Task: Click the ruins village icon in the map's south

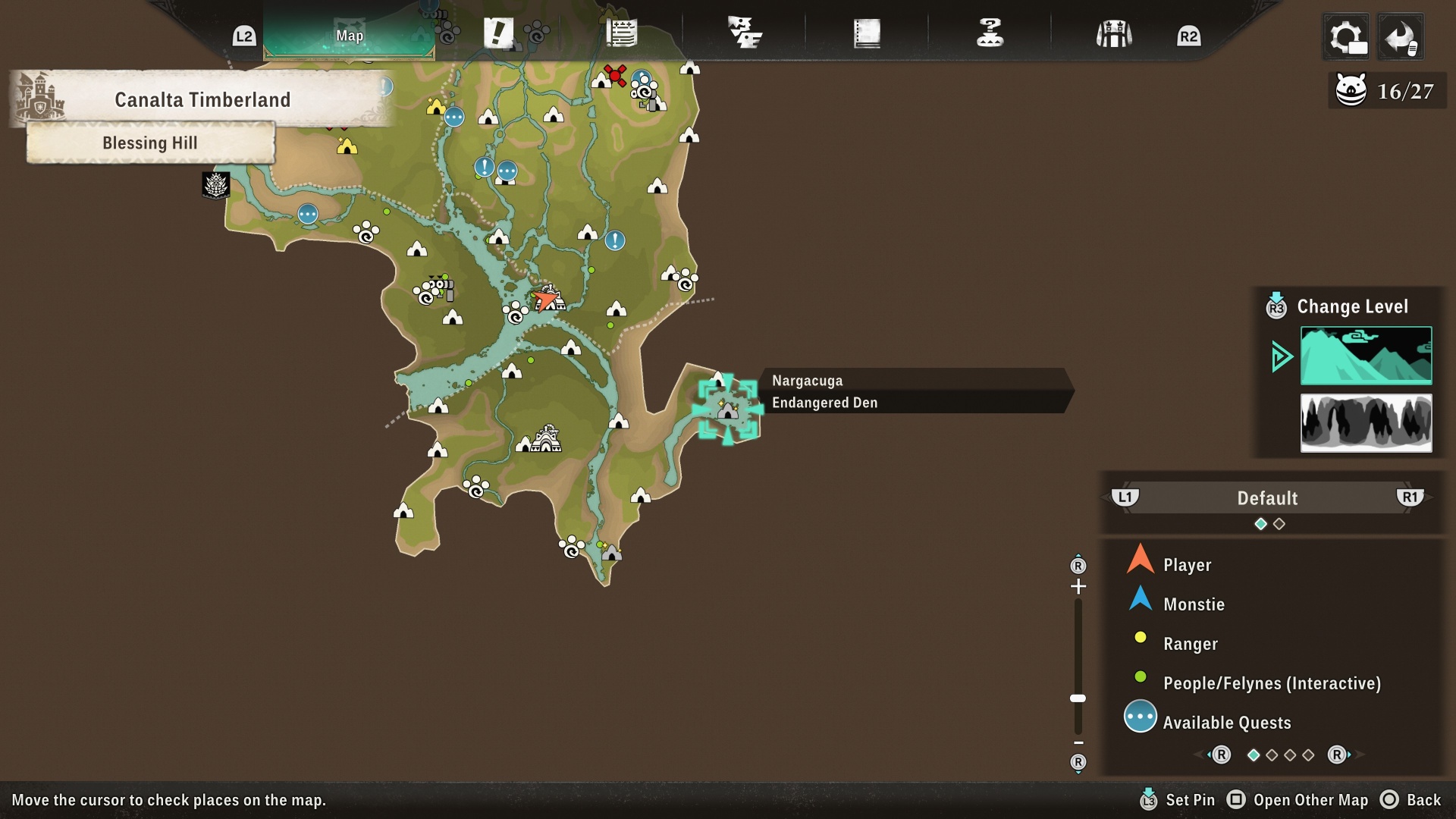Action: coord(545,438)
